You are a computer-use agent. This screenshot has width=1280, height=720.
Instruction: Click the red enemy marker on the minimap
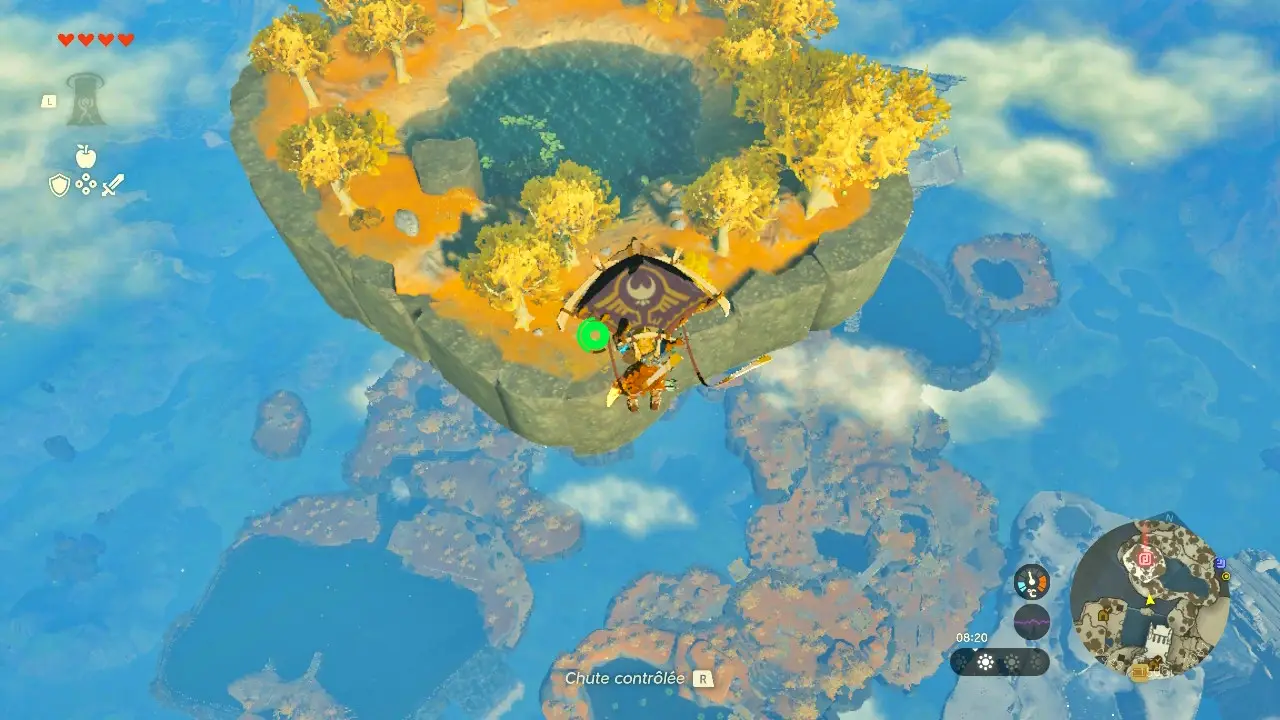[x=1145, y=559]
